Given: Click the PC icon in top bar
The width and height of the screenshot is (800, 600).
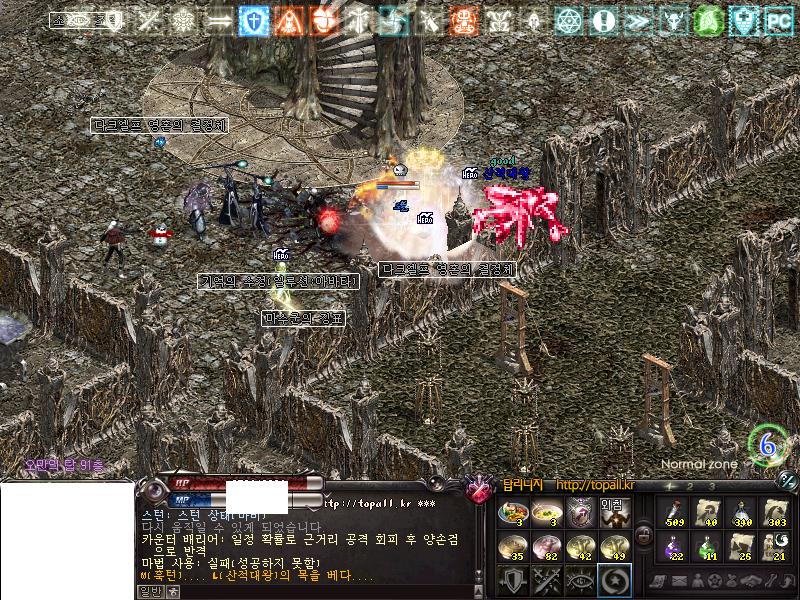Looking at the screenshot, I should (779, 20).
